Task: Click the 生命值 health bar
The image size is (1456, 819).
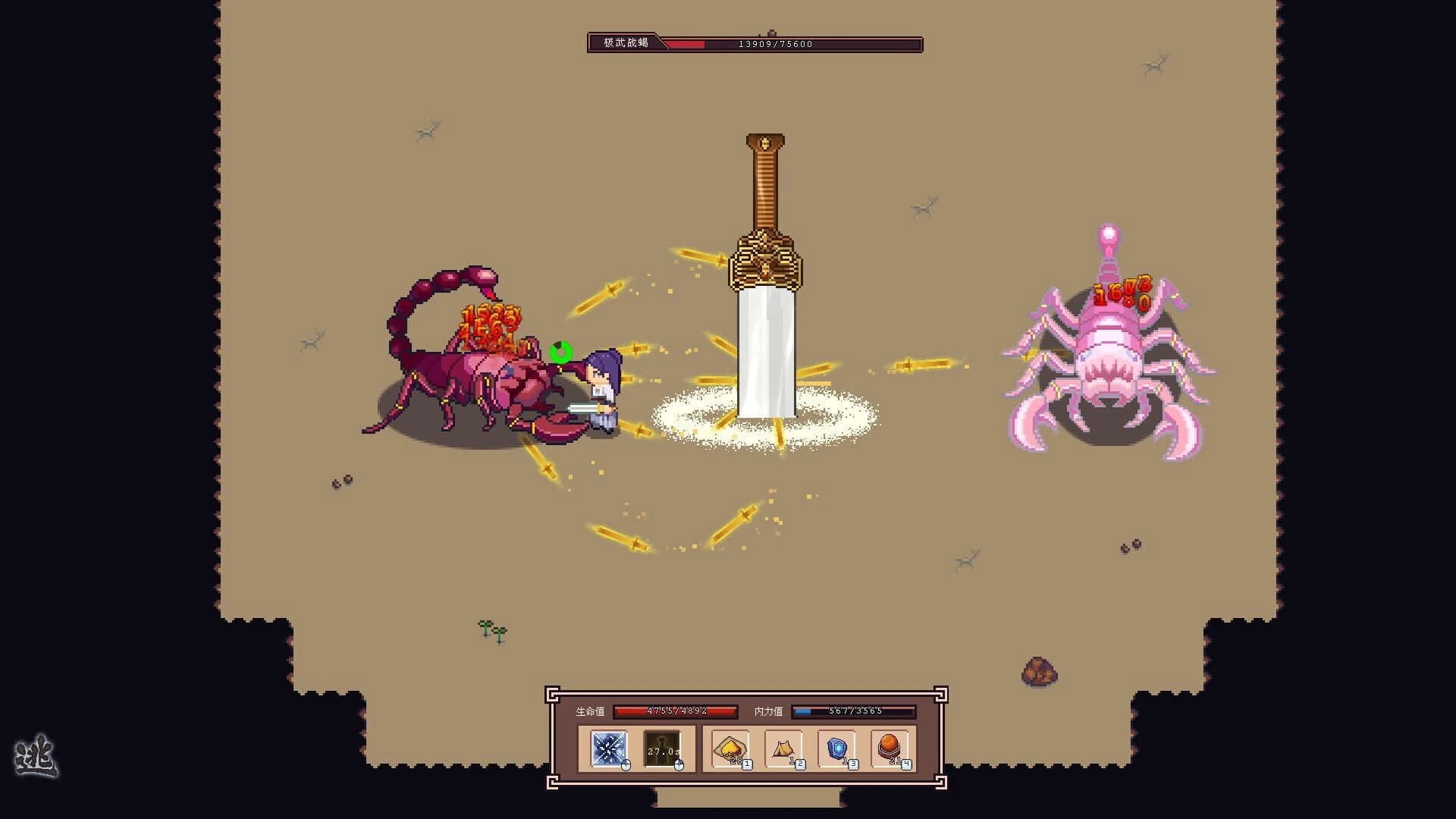Action: click(675, 711)
